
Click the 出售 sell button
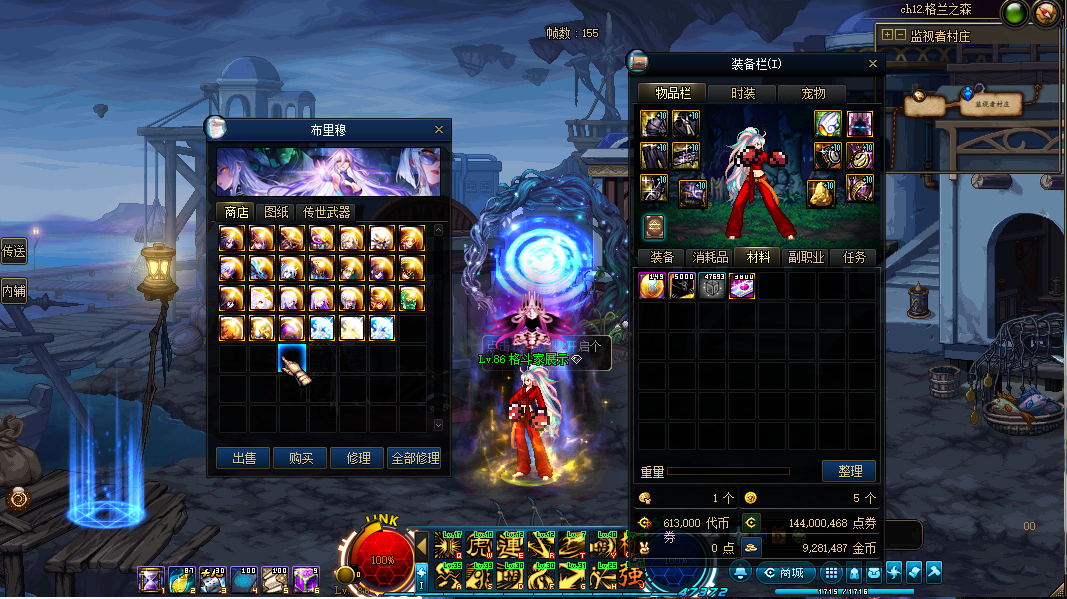coord(244,458)
